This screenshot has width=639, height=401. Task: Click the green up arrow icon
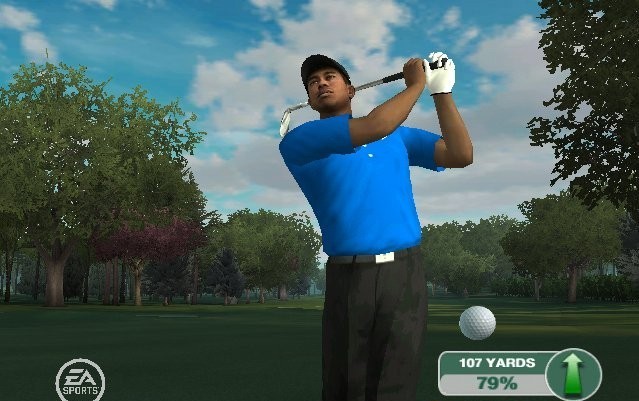pyautogui.click(x=574, y=374)
